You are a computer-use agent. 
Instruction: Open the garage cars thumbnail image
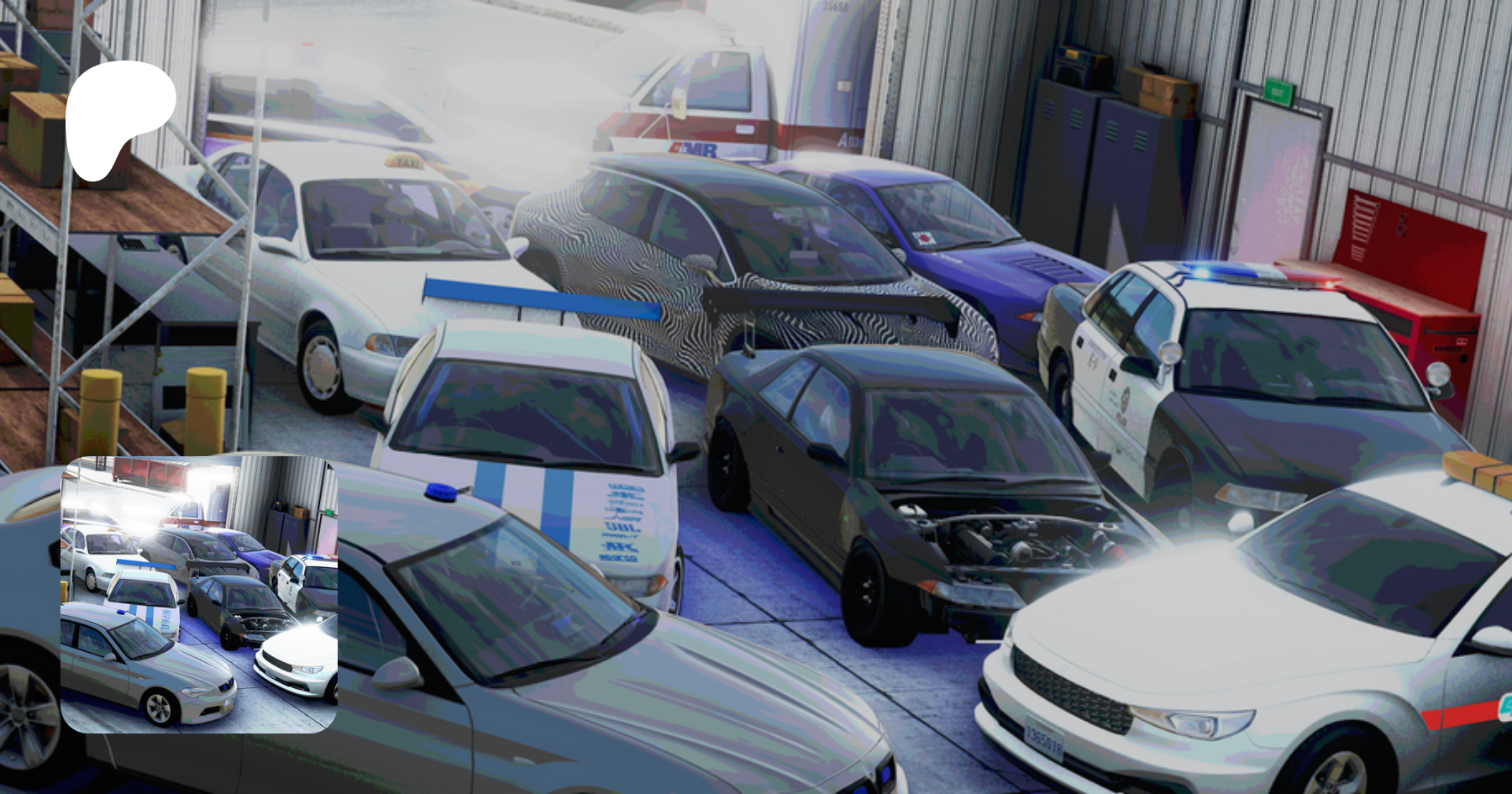(x=199, y=594)
